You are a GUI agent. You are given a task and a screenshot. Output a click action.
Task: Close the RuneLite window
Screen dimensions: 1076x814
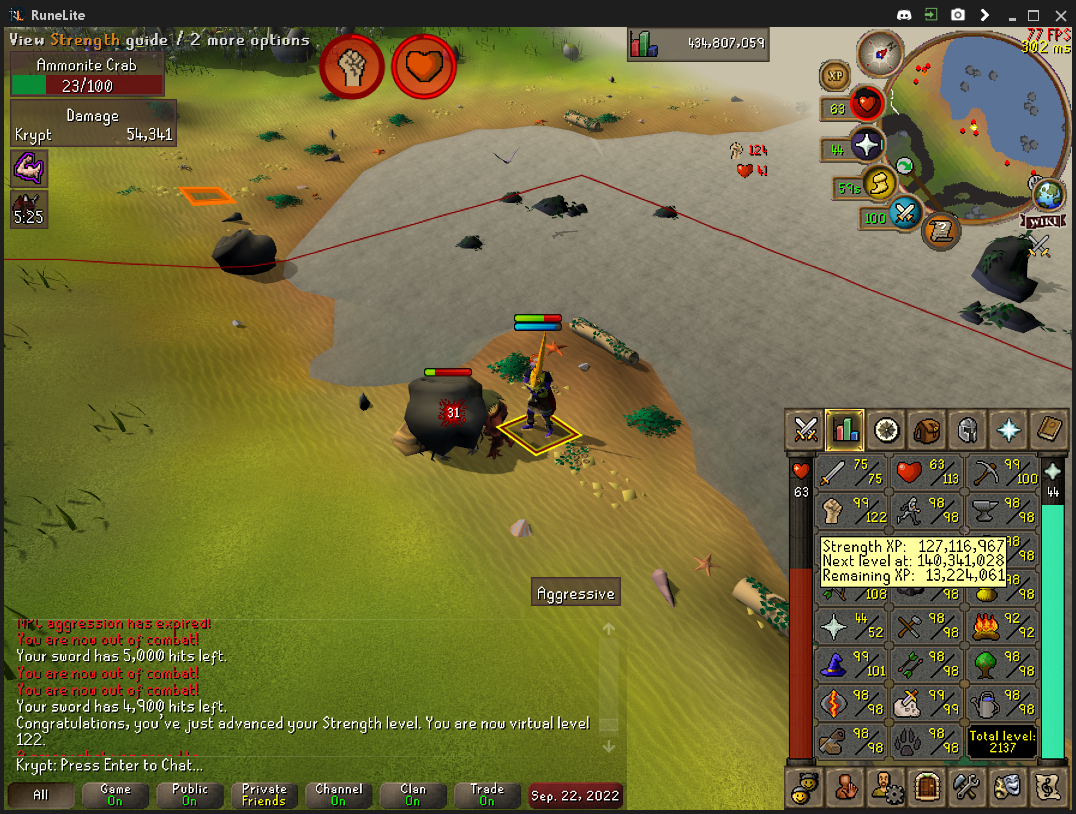point(1059,14)
